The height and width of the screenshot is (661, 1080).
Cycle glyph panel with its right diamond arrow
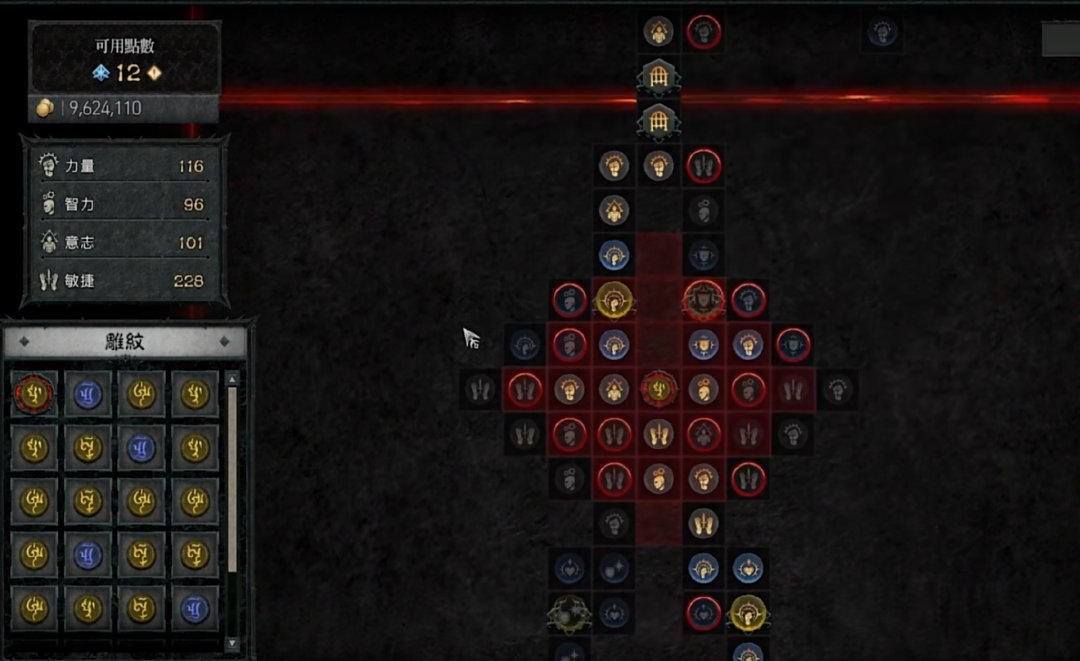[226, 342]
